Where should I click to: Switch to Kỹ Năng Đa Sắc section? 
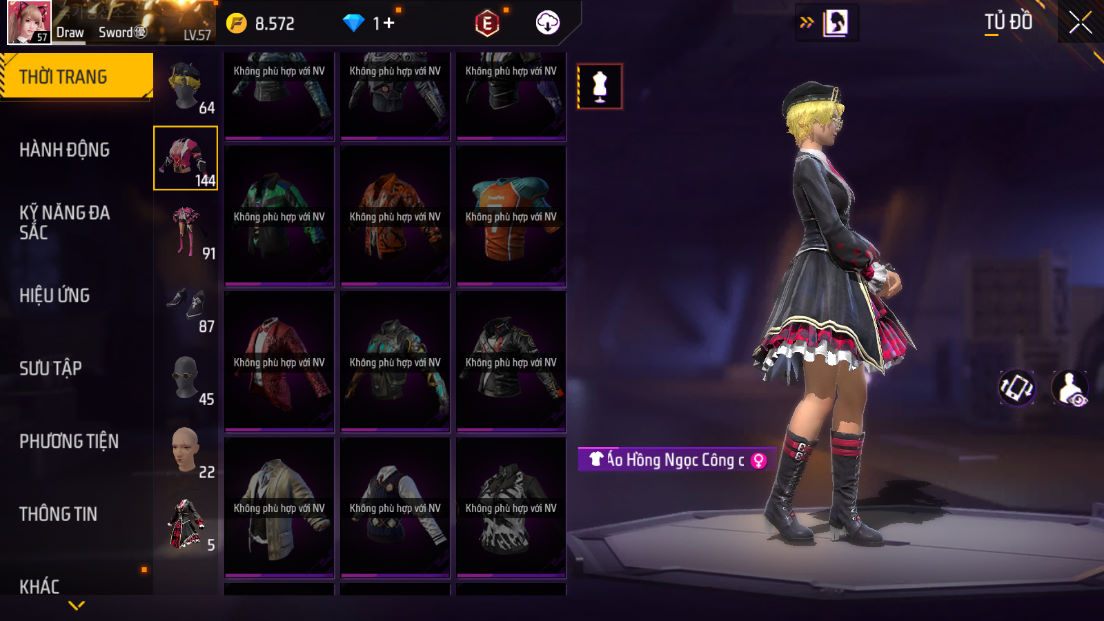65,222
